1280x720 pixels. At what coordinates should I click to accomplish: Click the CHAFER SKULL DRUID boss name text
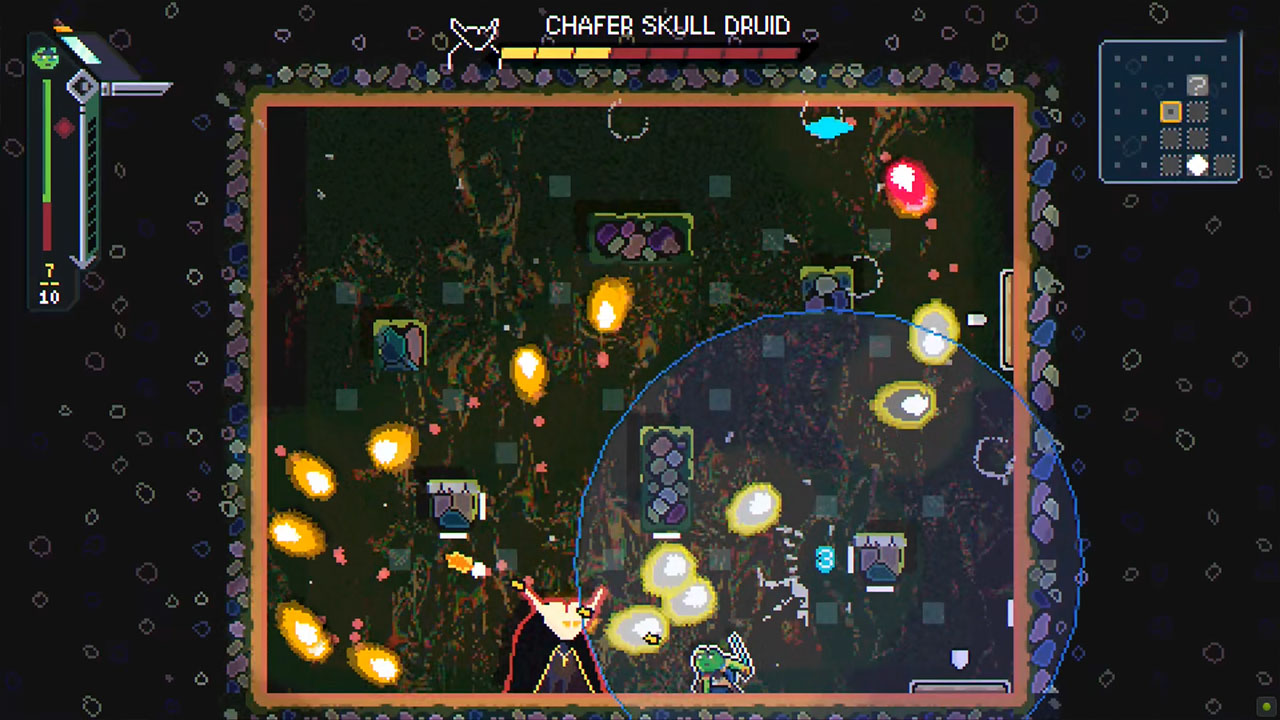[670, 26]
